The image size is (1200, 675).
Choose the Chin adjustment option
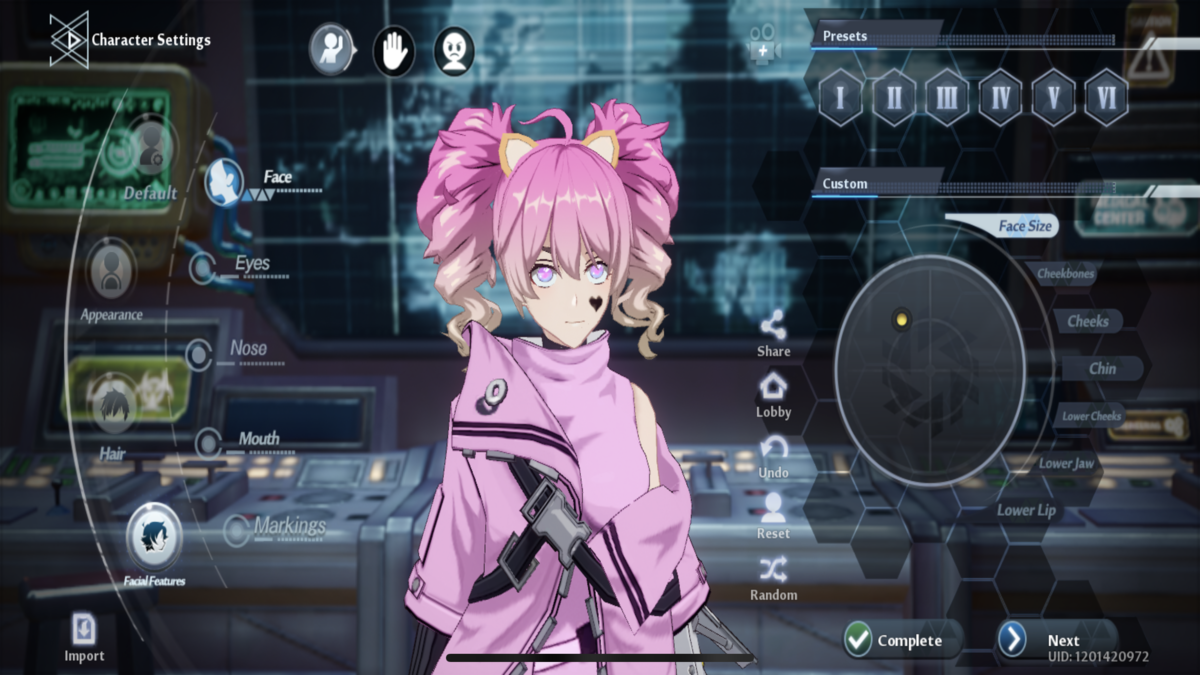(1102, 368)
